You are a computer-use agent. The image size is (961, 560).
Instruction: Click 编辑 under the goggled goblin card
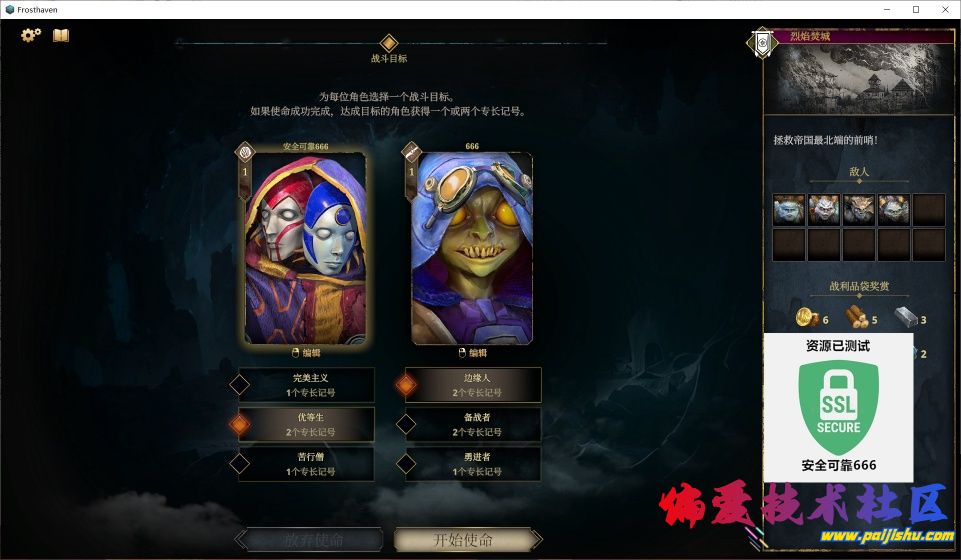472,352
